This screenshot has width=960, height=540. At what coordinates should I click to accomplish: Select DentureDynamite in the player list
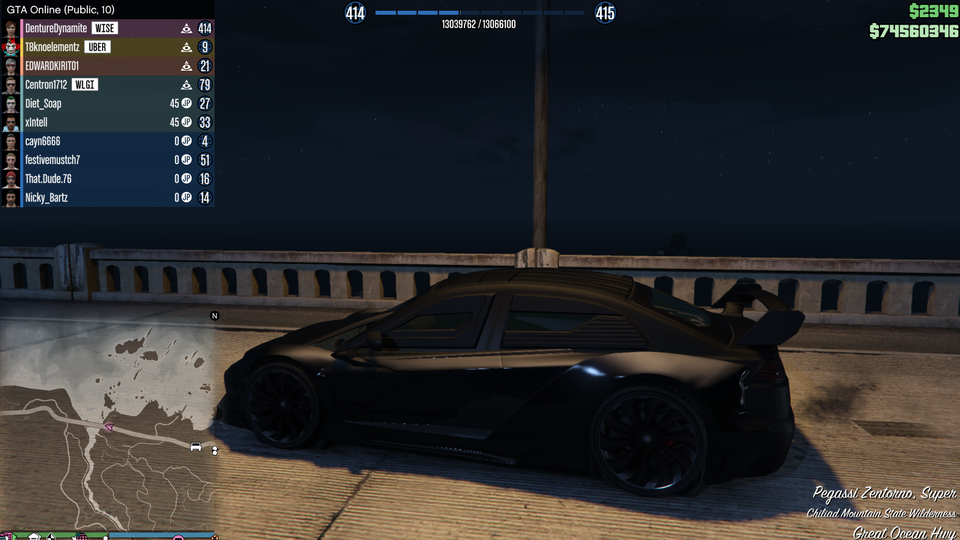coord(55,29)
